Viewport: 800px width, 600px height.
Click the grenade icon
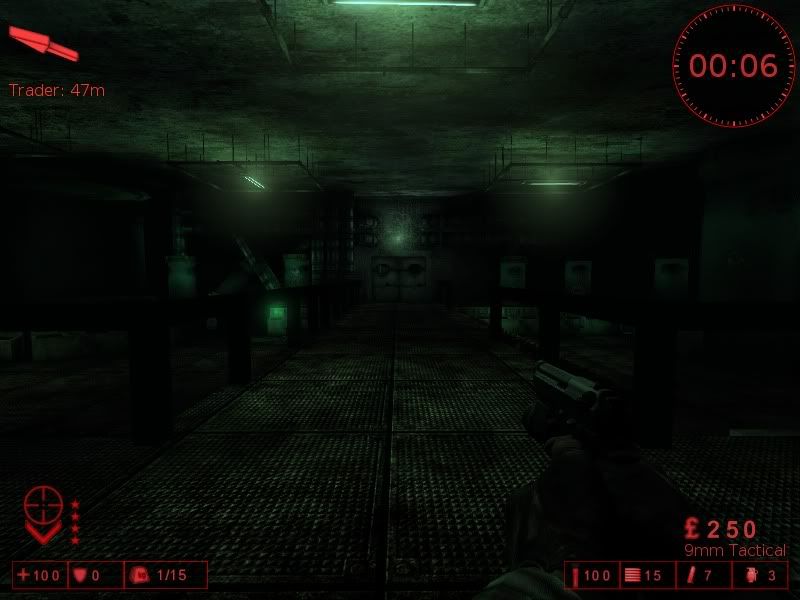pyautogui.click(x=752, y=575)
